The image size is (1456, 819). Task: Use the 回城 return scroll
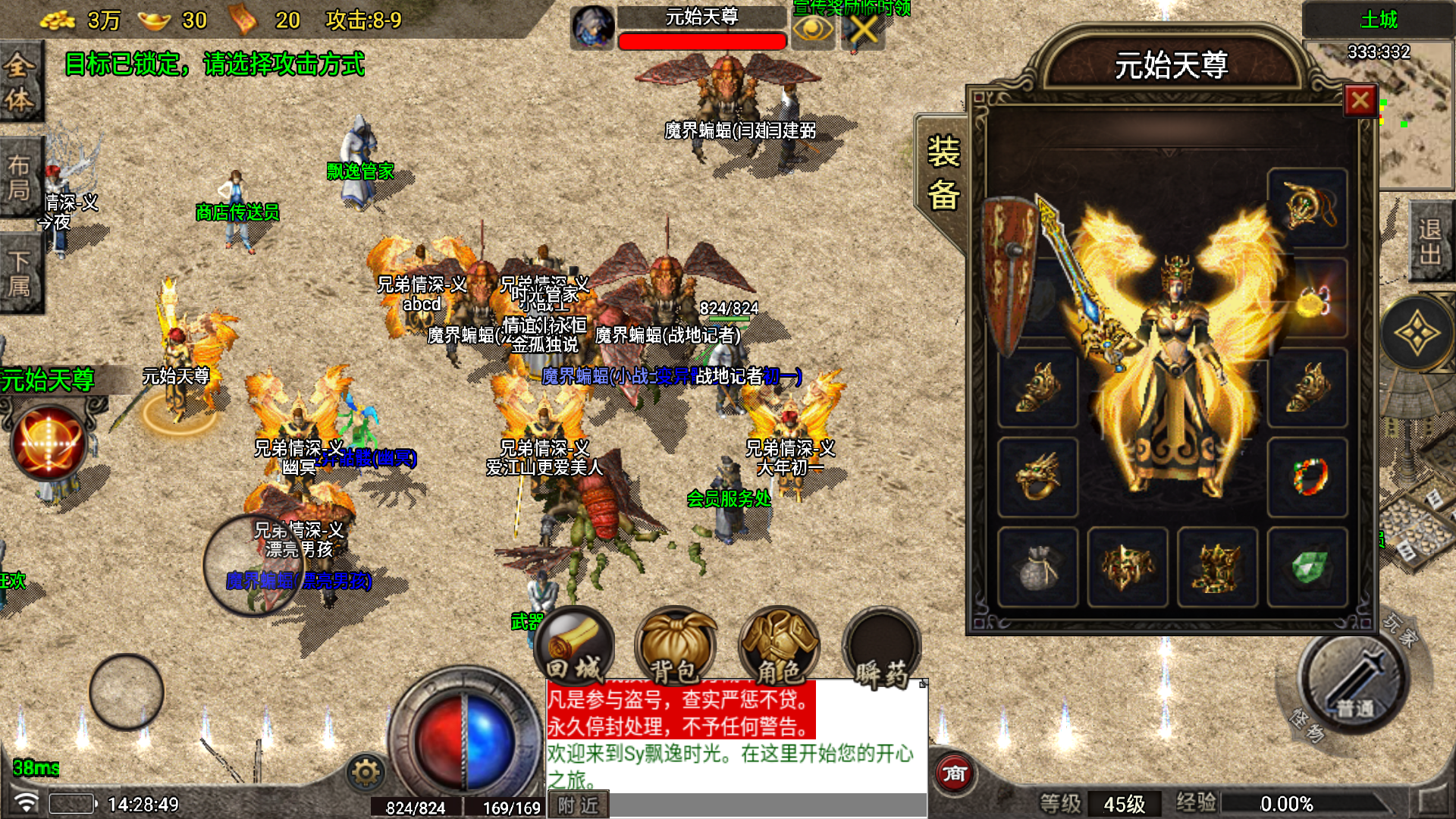[x=574, y=647]
